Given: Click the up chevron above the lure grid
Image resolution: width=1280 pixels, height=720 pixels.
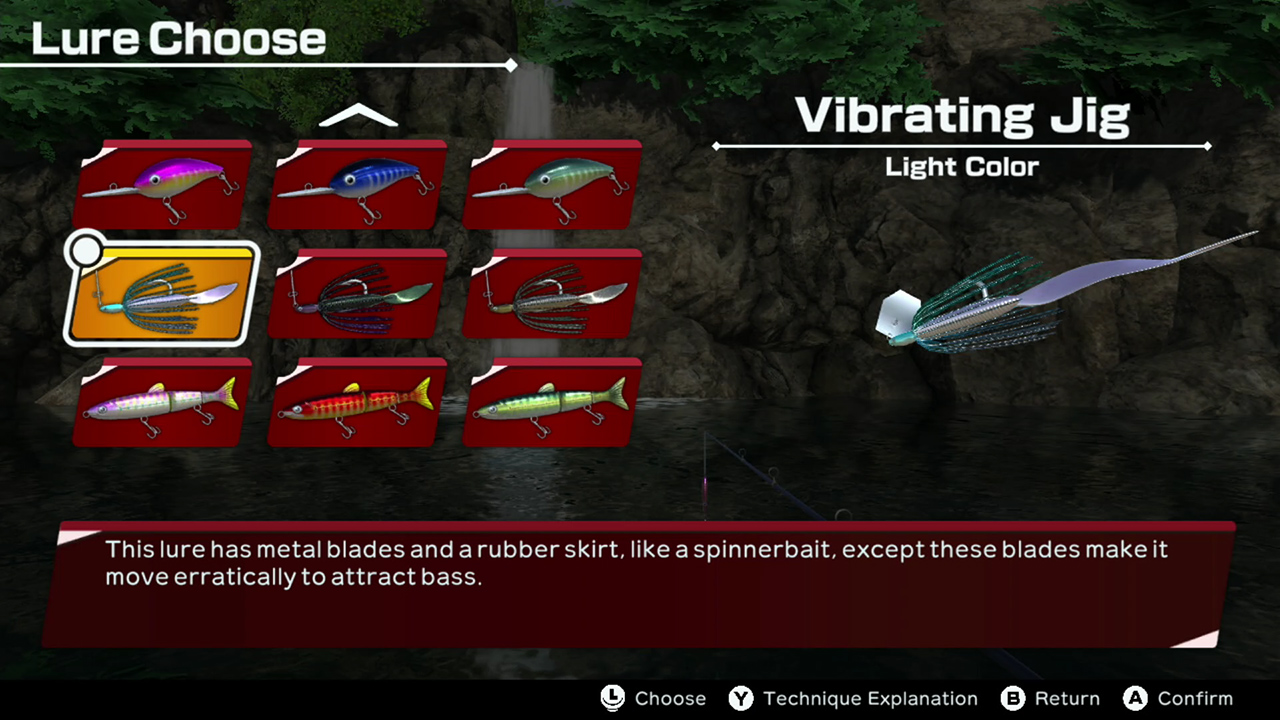Looking at the screenshot, I should [x=358, y=115].
